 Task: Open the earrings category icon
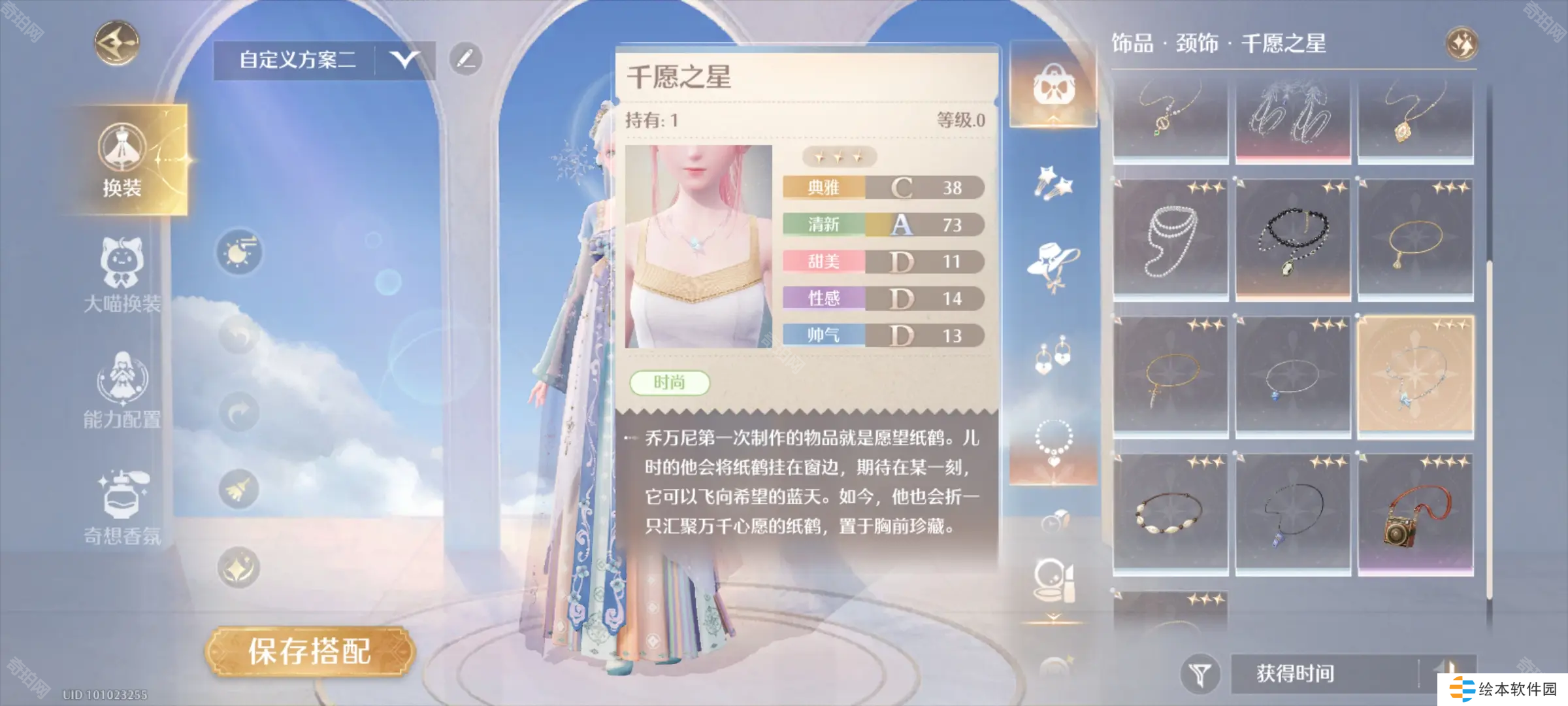point(1053,355)
